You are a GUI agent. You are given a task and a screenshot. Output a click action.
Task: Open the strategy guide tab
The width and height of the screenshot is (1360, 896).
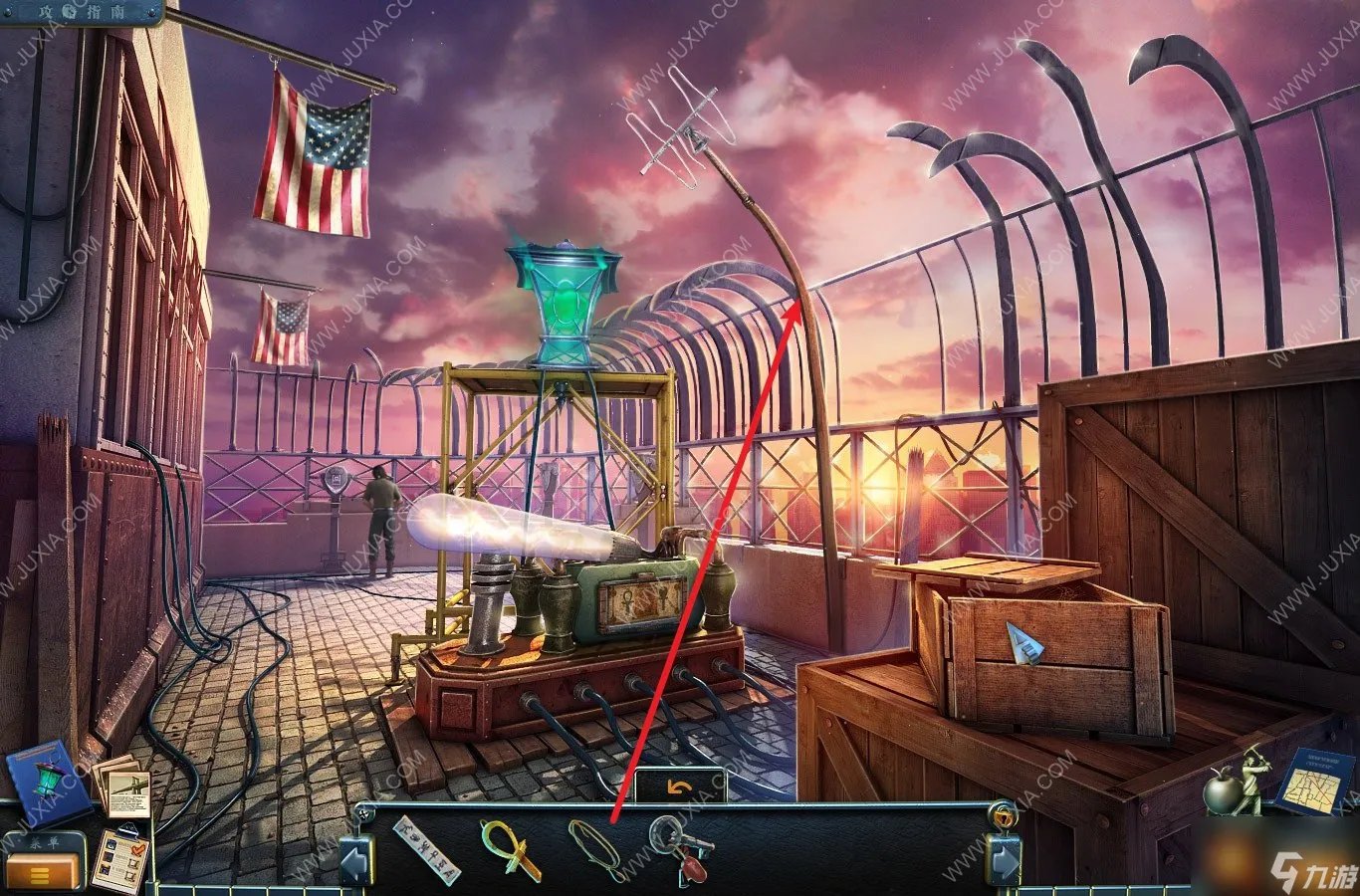coord(80,11)
